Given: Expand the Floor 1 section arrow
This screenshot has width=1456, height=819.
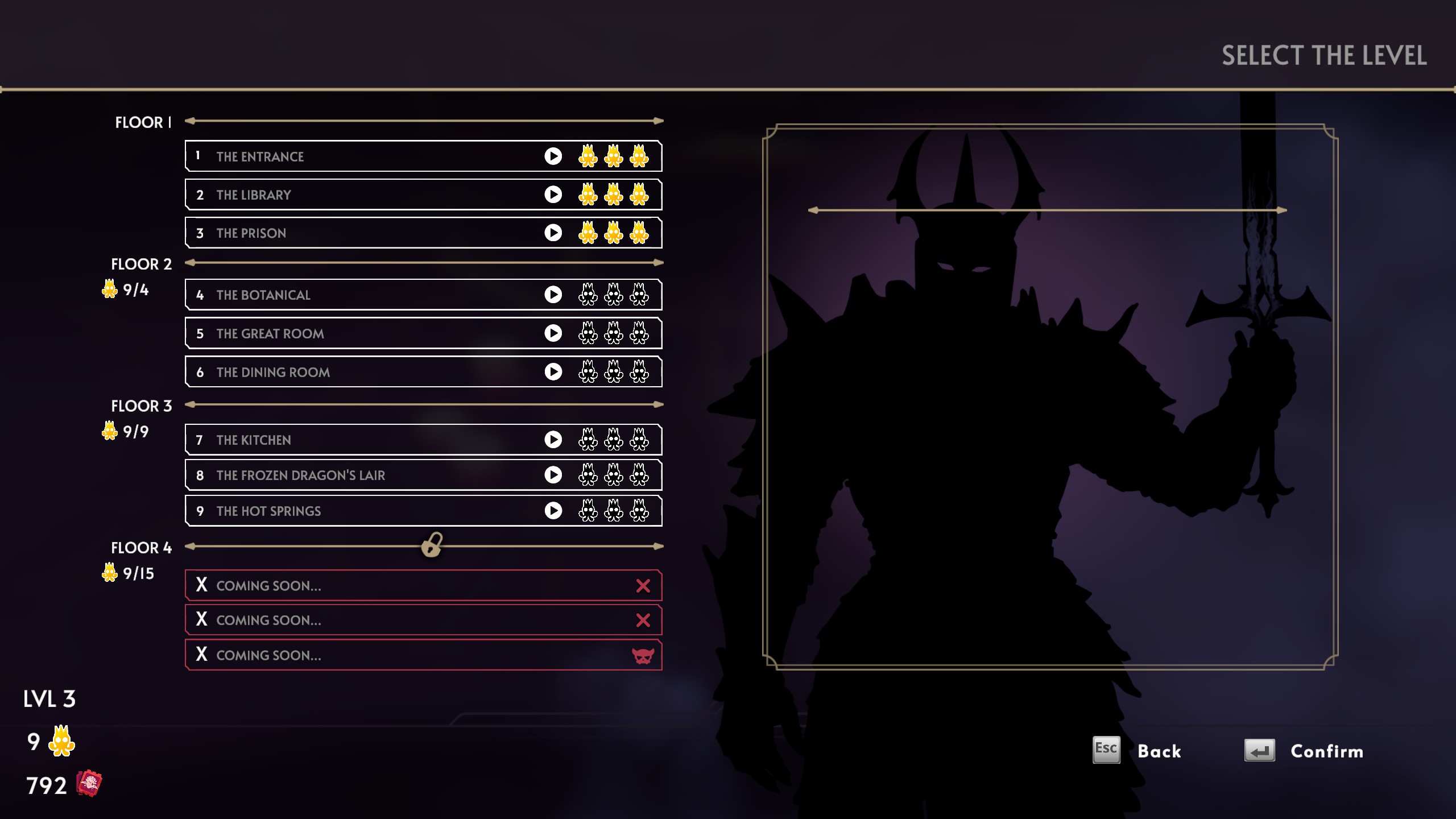Looking at the screenshot, I should click(424, 120).
